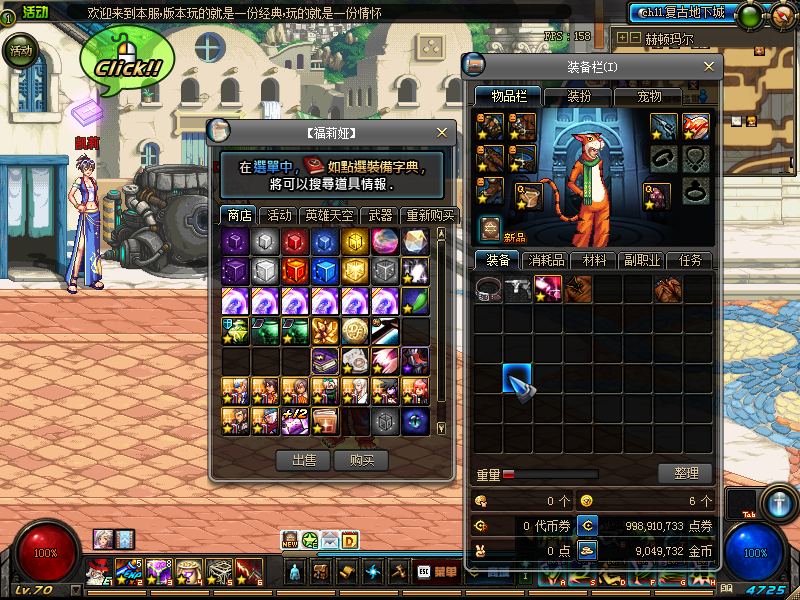Open the 宠物 pet tab
The width and height of the screenshot is (800, 600).
tap(650, 96)
